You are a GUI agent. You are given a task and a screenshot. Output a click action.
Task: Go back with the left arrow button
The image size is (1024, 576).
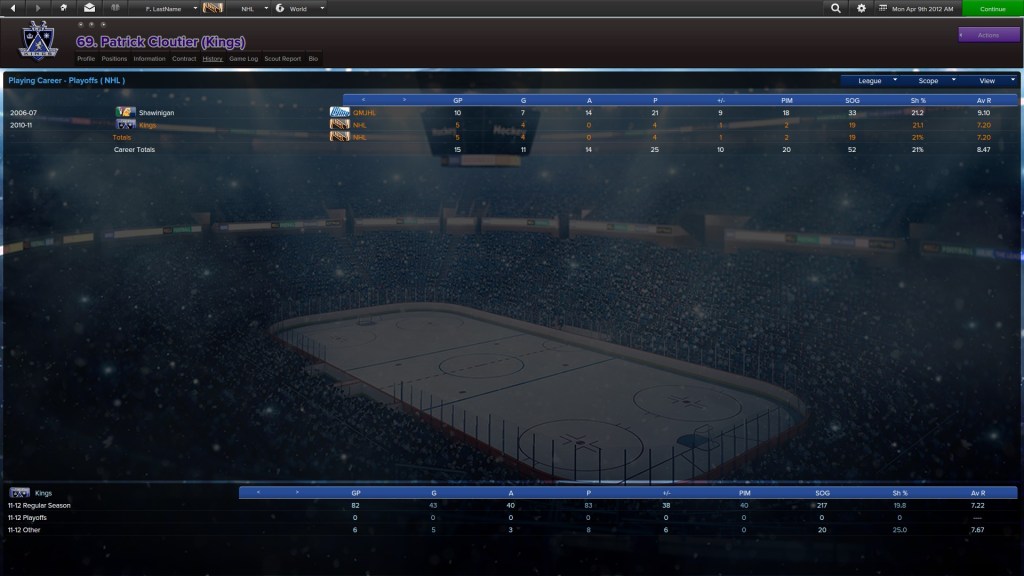click(x=14, y=8)
